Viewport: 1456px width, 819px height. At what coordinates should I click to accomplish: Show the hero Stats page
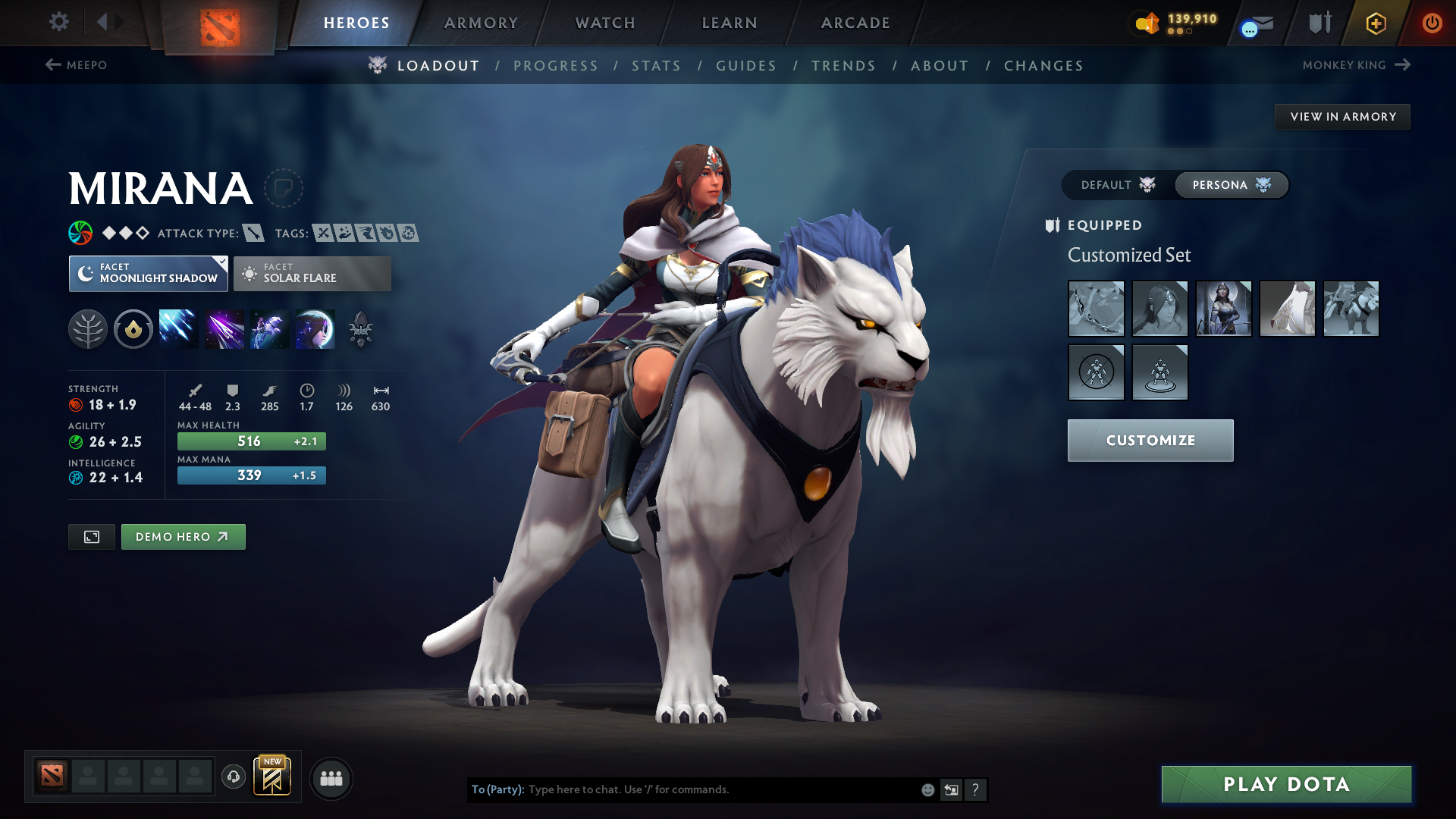pyautogui.click(x=656, y=66)
